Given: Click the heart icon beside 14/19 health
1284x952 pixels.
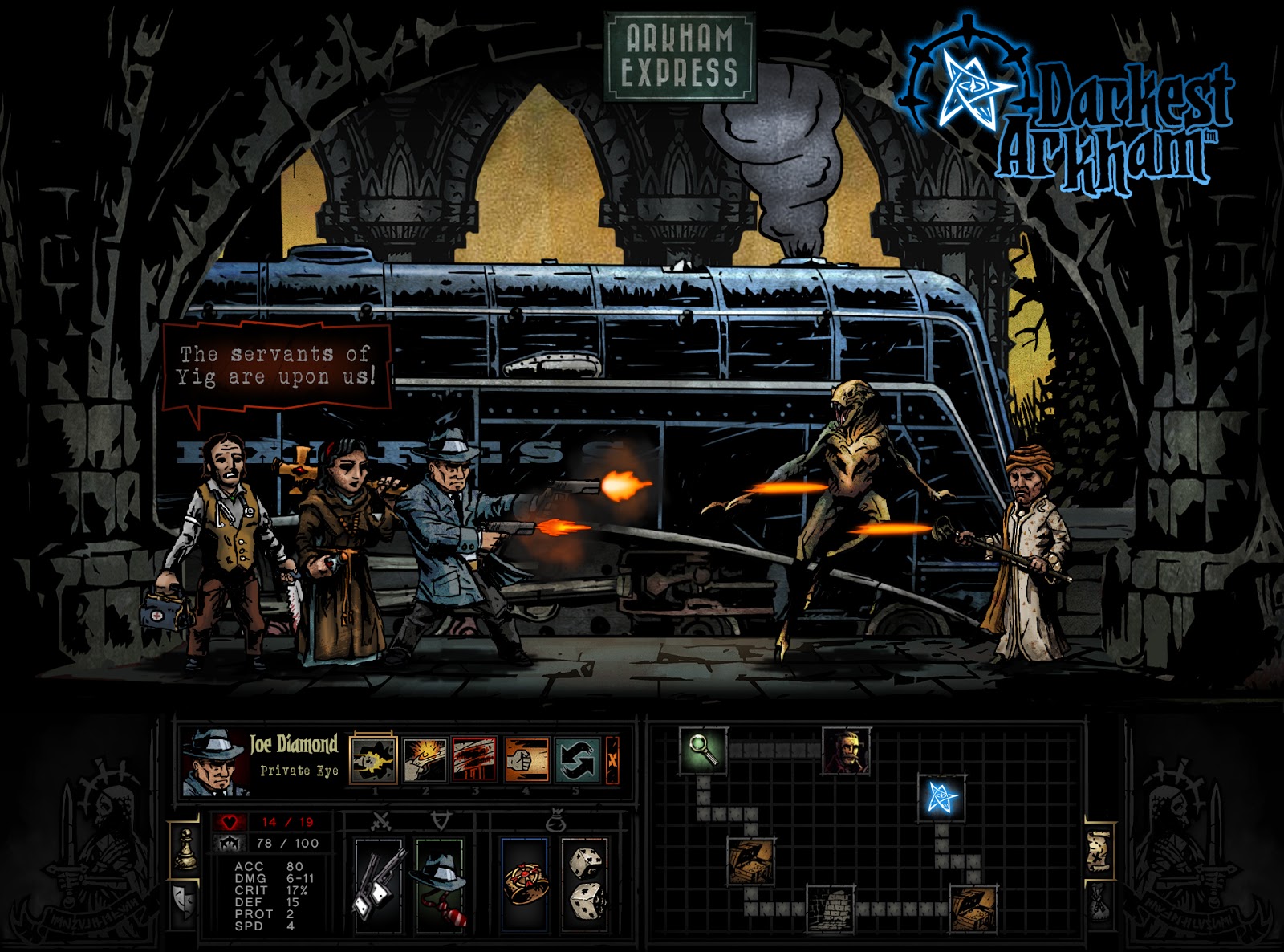Looking at the screenshot, I should tap(230, 821).
